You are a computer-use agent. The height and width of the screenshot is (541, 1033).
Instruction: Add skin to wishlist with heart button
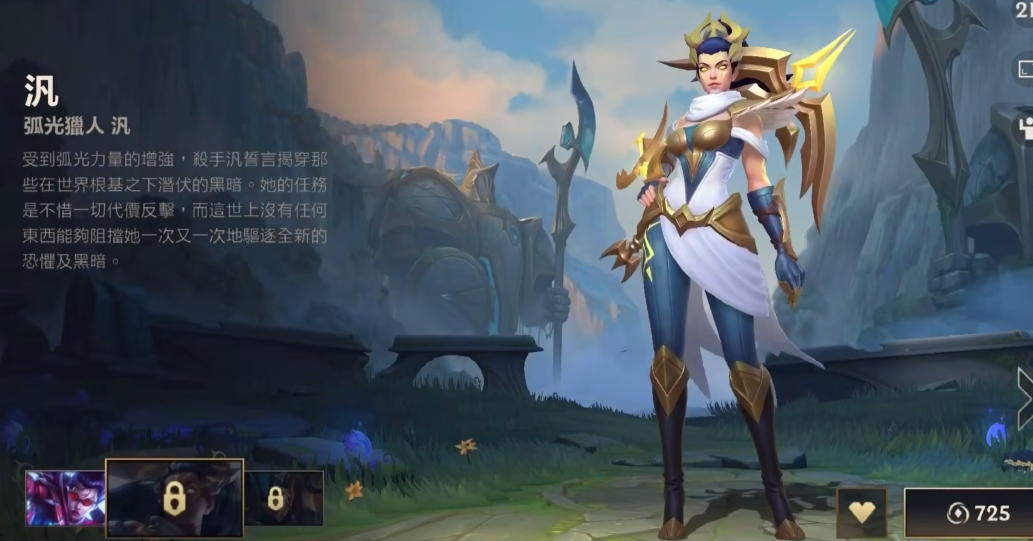[861, 513]
